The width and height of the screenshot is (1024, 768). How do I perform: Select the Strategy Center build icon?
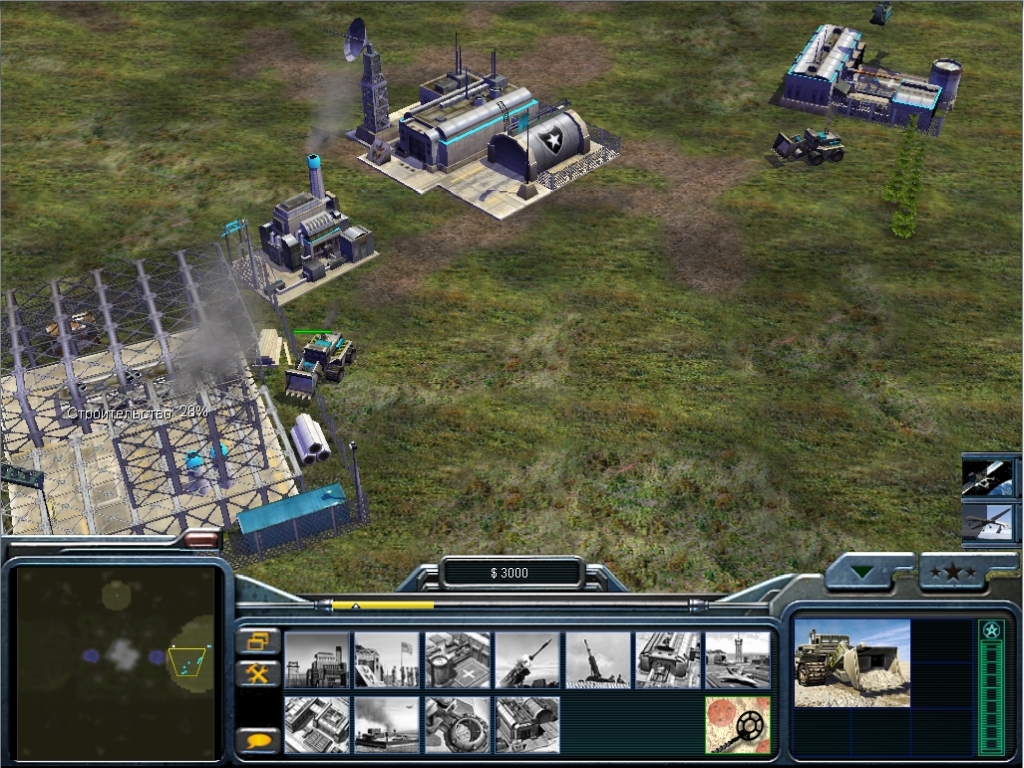point(317,725)
